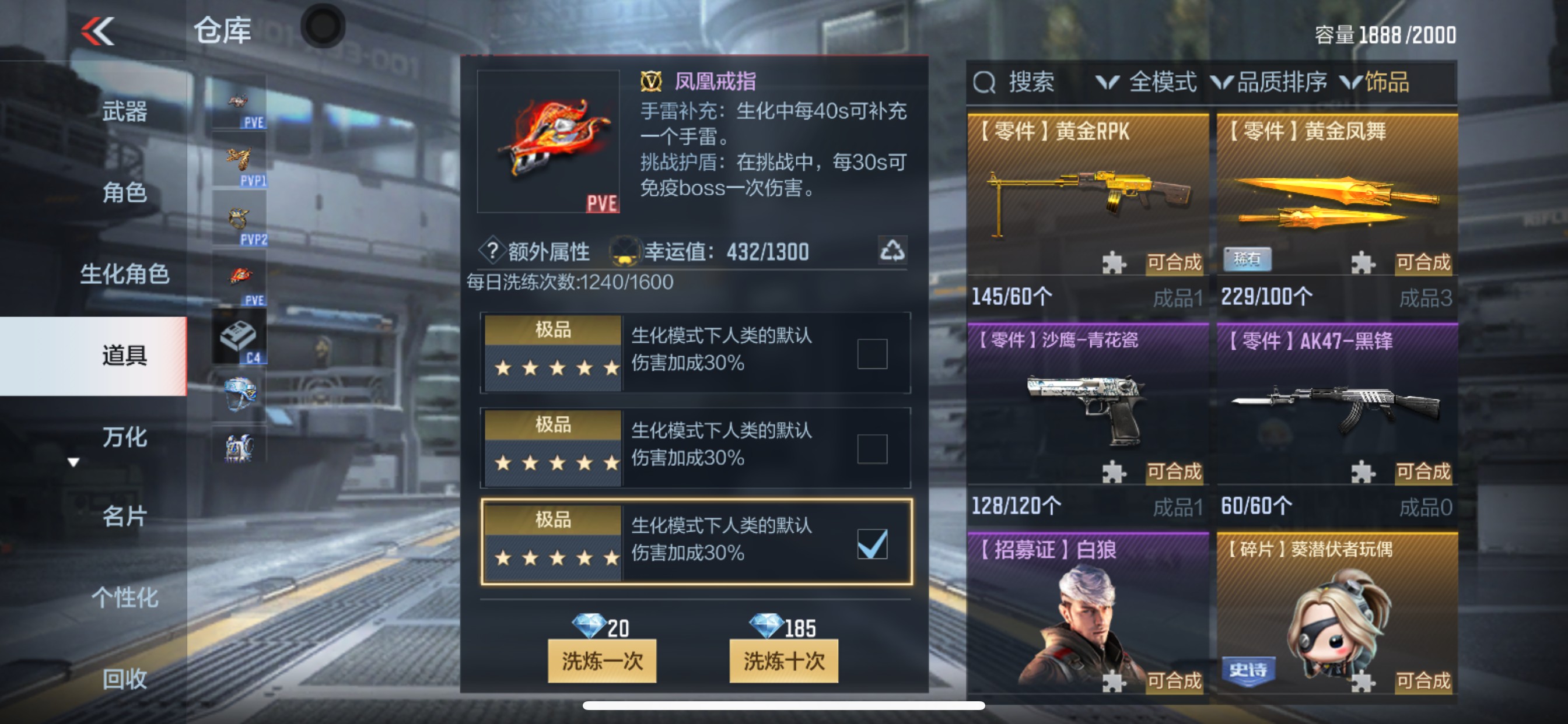
Task: Click the lucky clover icon before 幸运值
Action: point(627,249)
